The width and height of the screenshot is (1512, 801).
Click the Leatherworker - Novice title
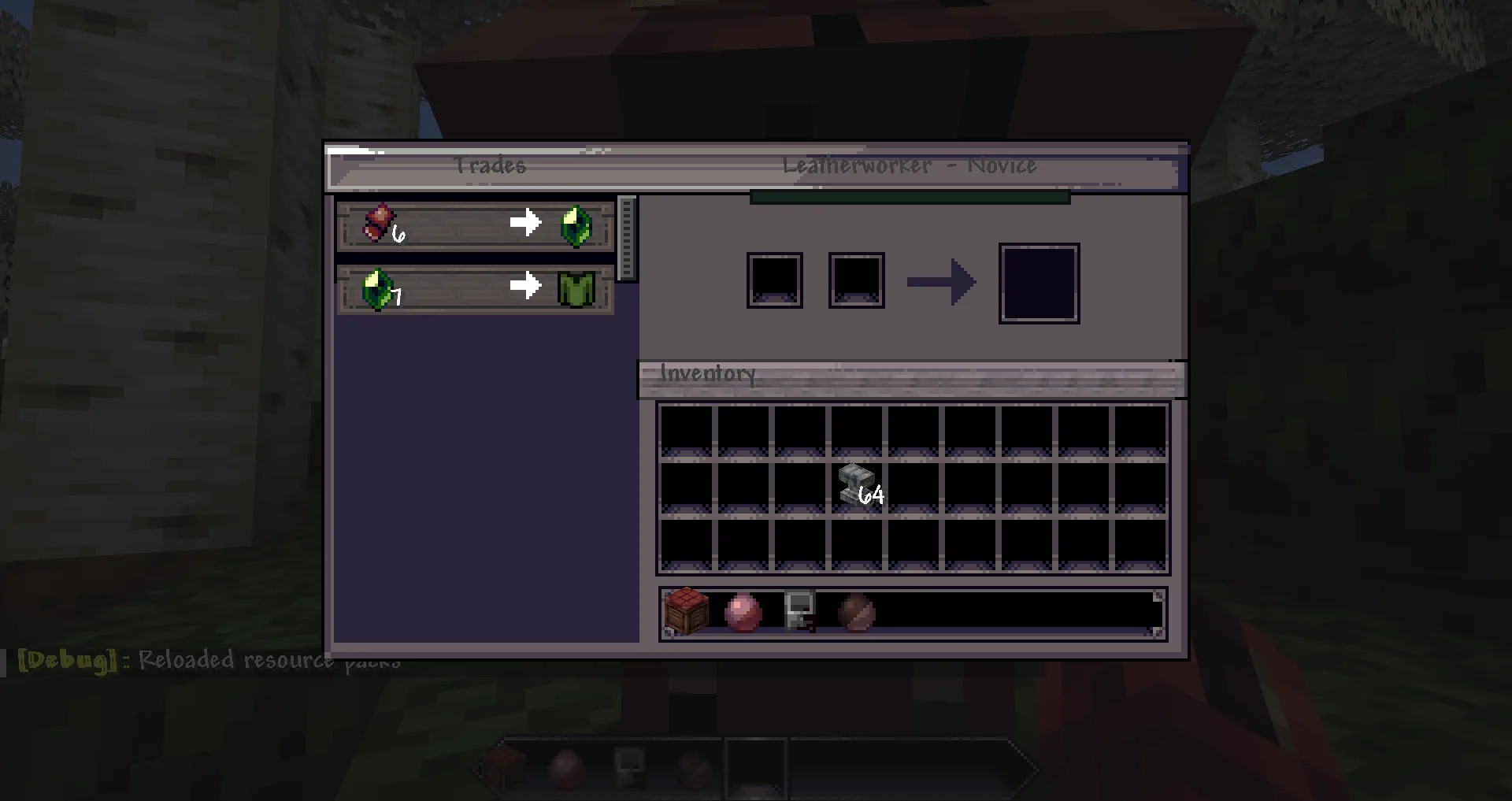point(910,166)
